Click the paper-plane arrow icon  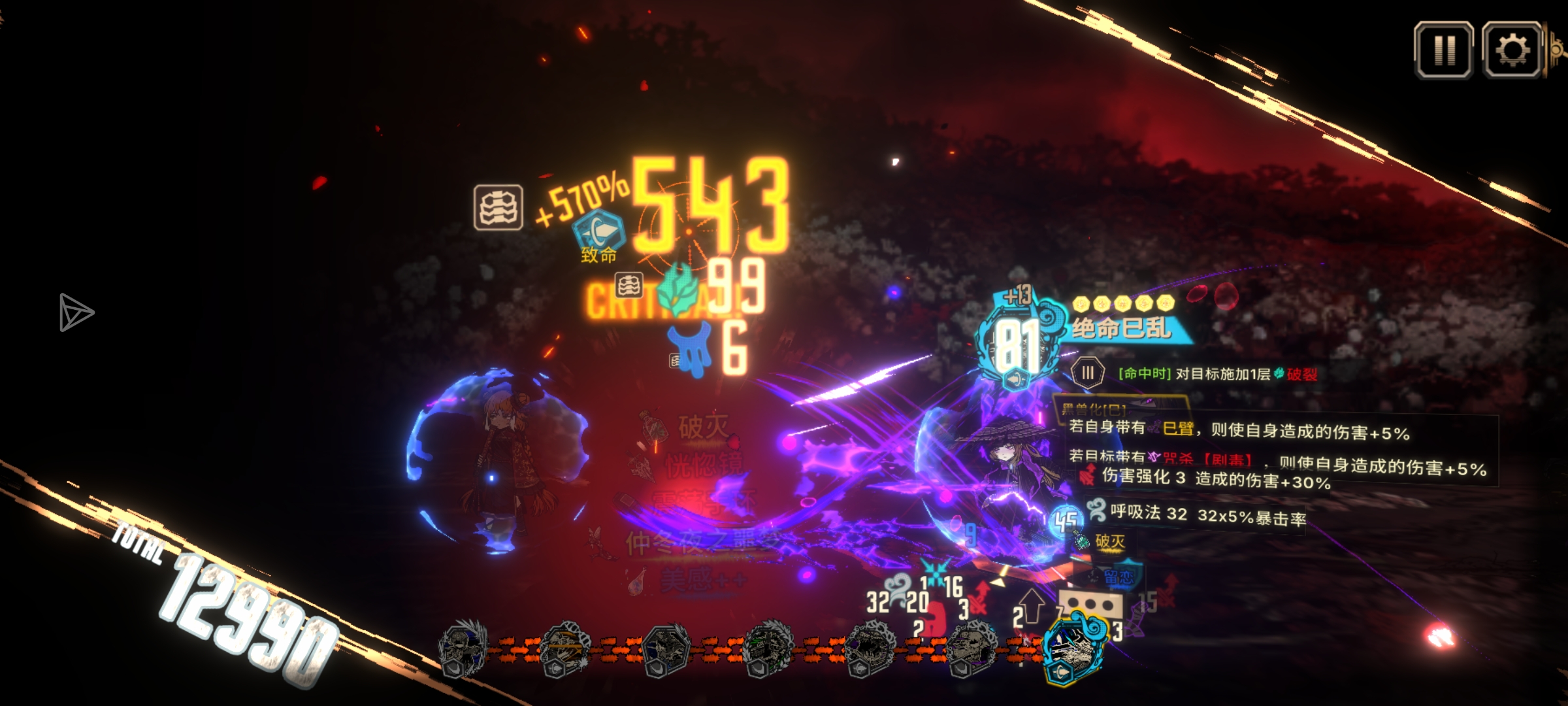(x=76, y=312)
